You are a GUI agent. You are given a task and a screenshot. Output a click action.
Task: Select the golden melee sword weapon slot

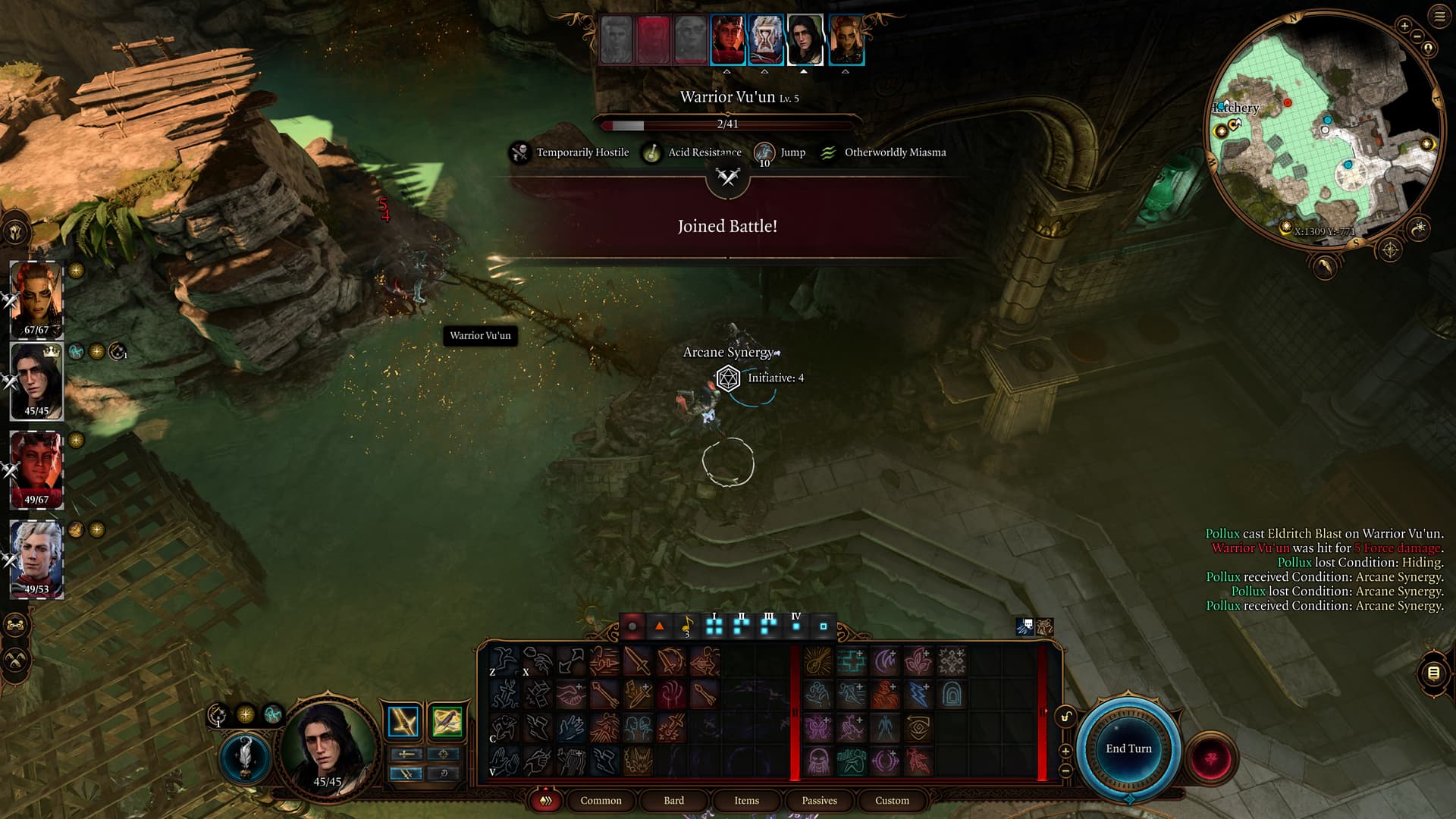pyautogui.click(x=403, y=721)
